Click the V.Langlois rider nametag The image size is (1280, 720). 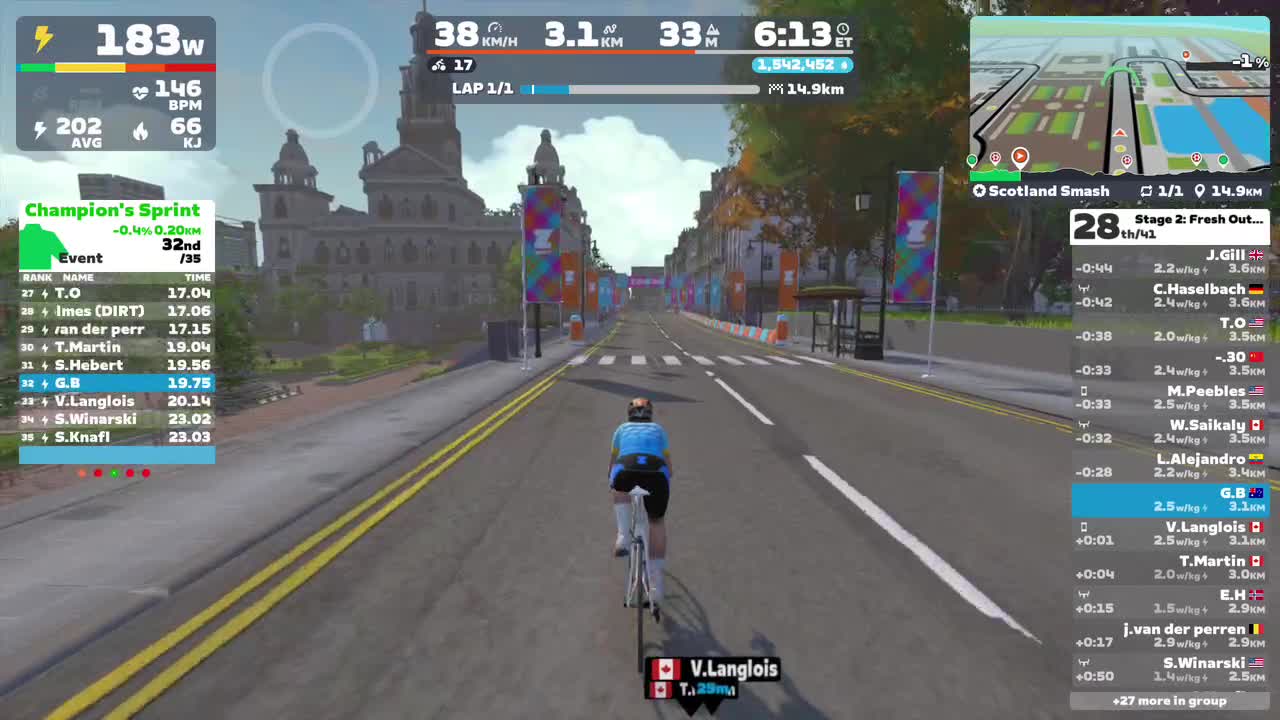coord(715,670)
